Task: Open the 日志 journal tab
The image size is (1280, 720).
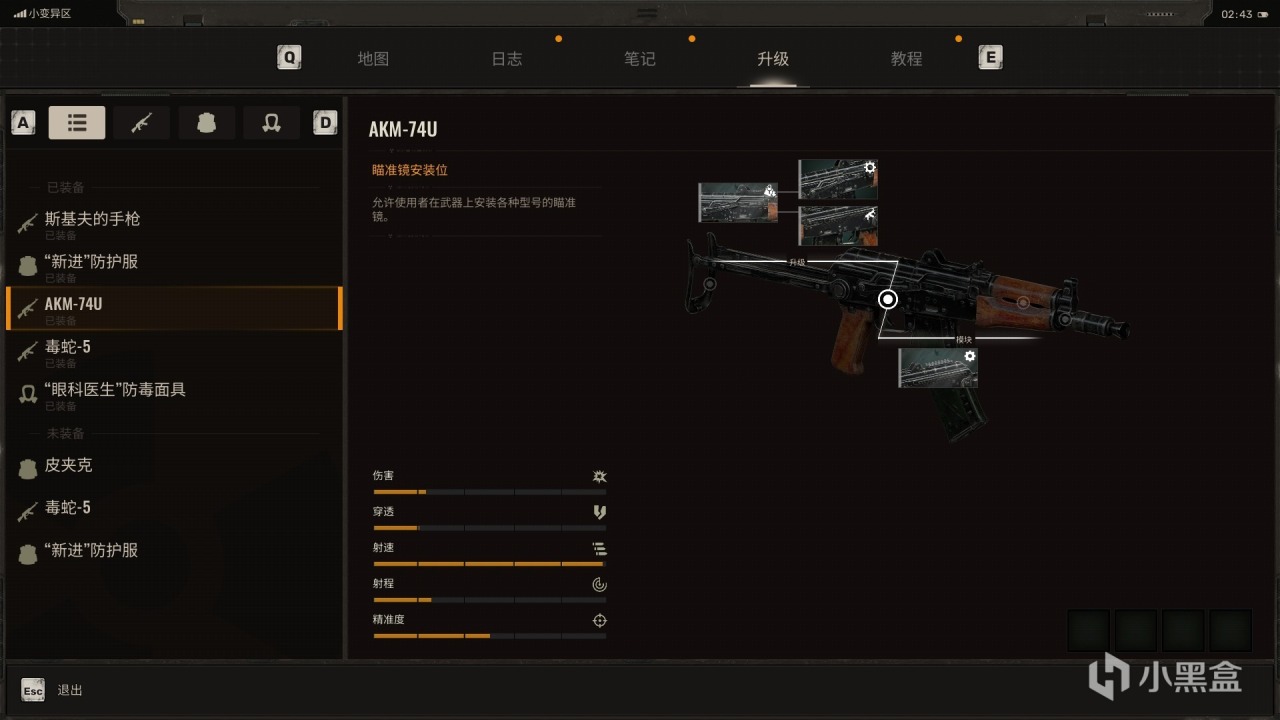Action: pyautogui.click(x=507, y=59)
